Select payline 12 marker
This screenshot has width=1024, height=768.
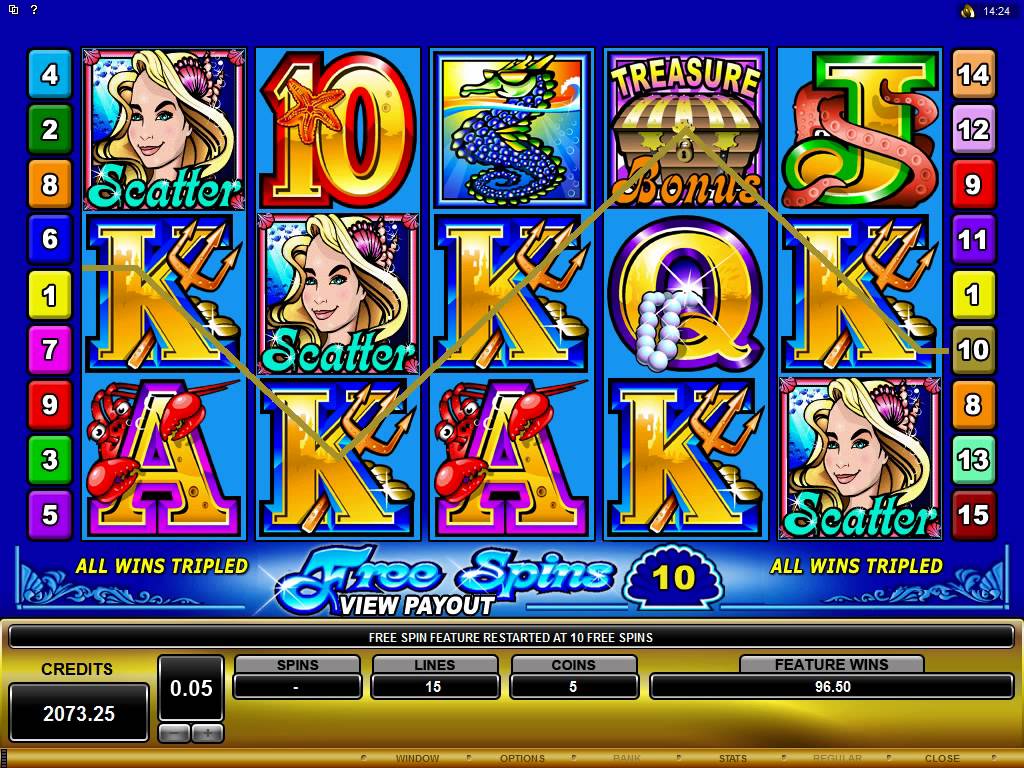973,129
